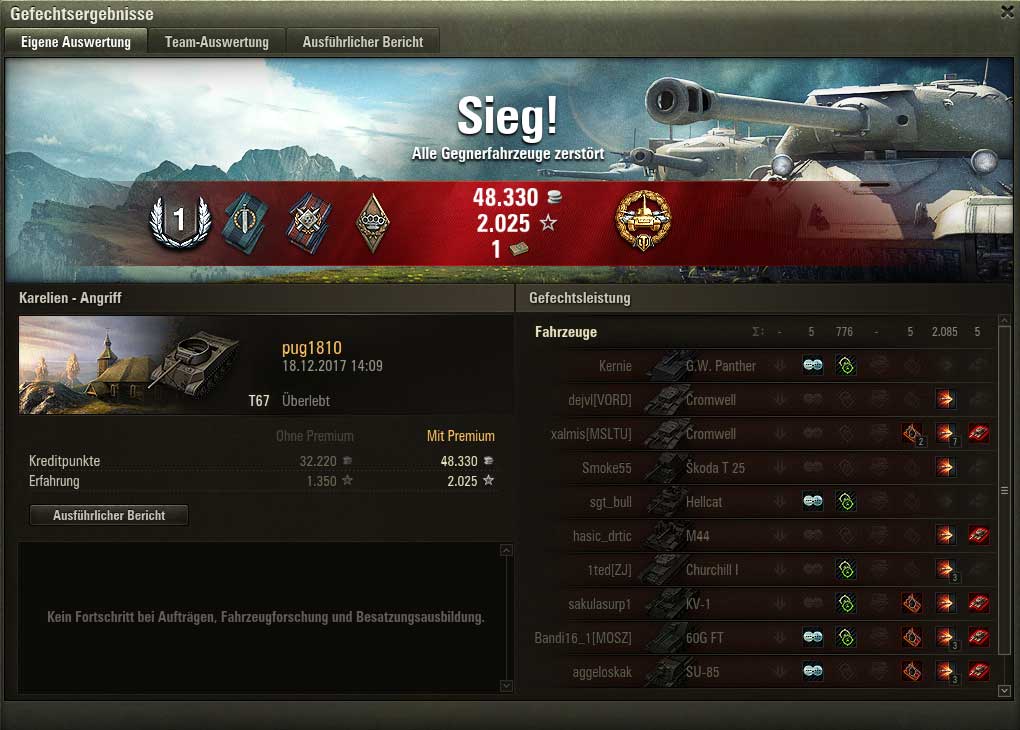Select the Eigene Auswertung tab
Image resolution: width=1020 pixels, height=730 pixels.
[x=76, y=42]
